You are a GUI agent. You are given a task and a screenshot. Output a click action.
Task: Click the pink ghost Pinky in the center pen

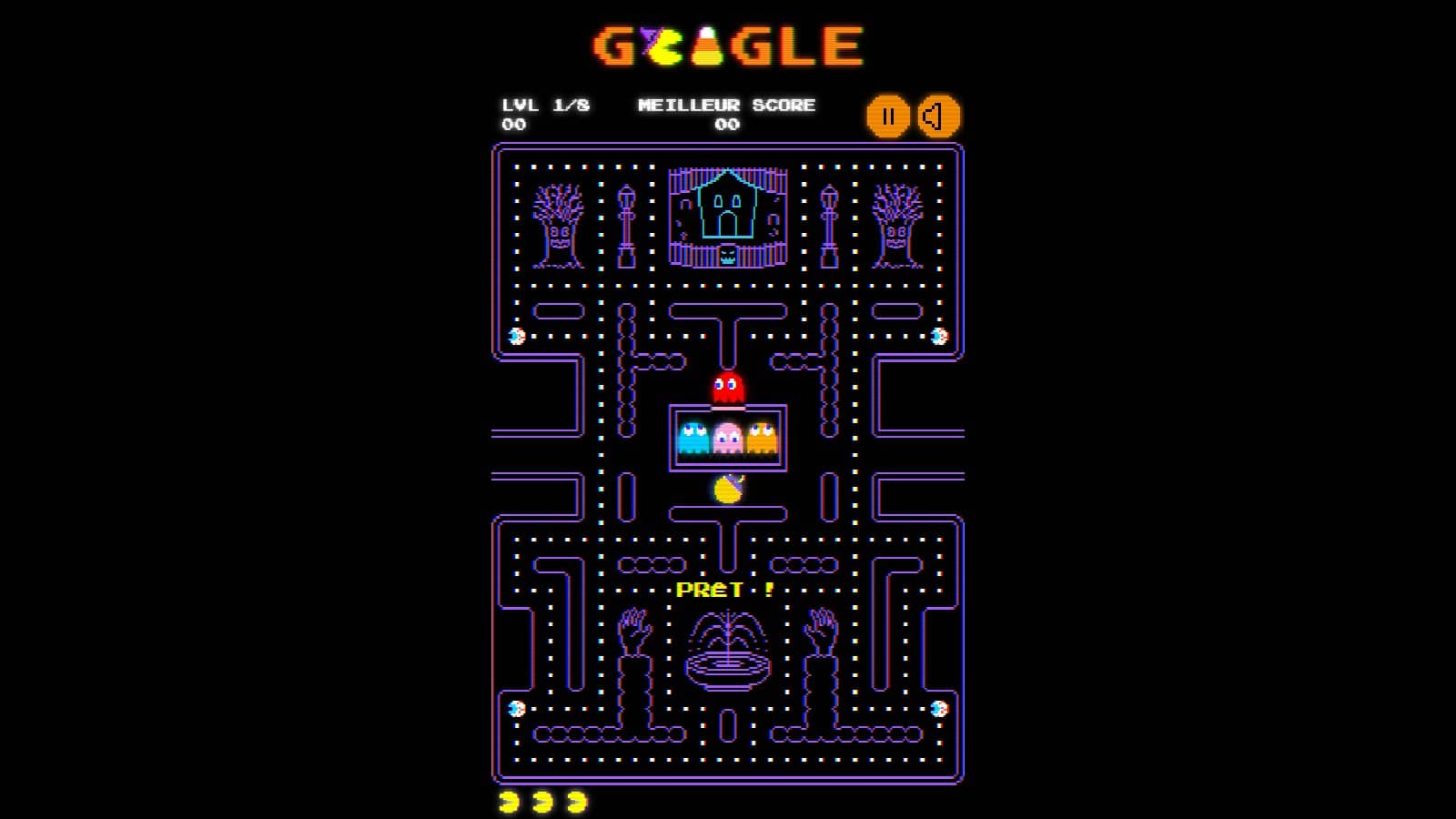coord(726,435)
